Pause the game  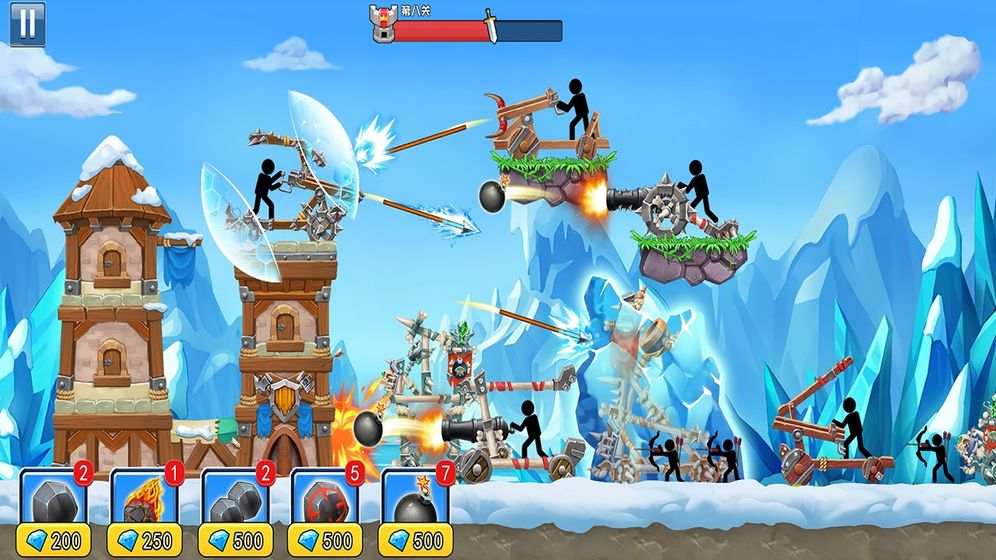point(27,23)
